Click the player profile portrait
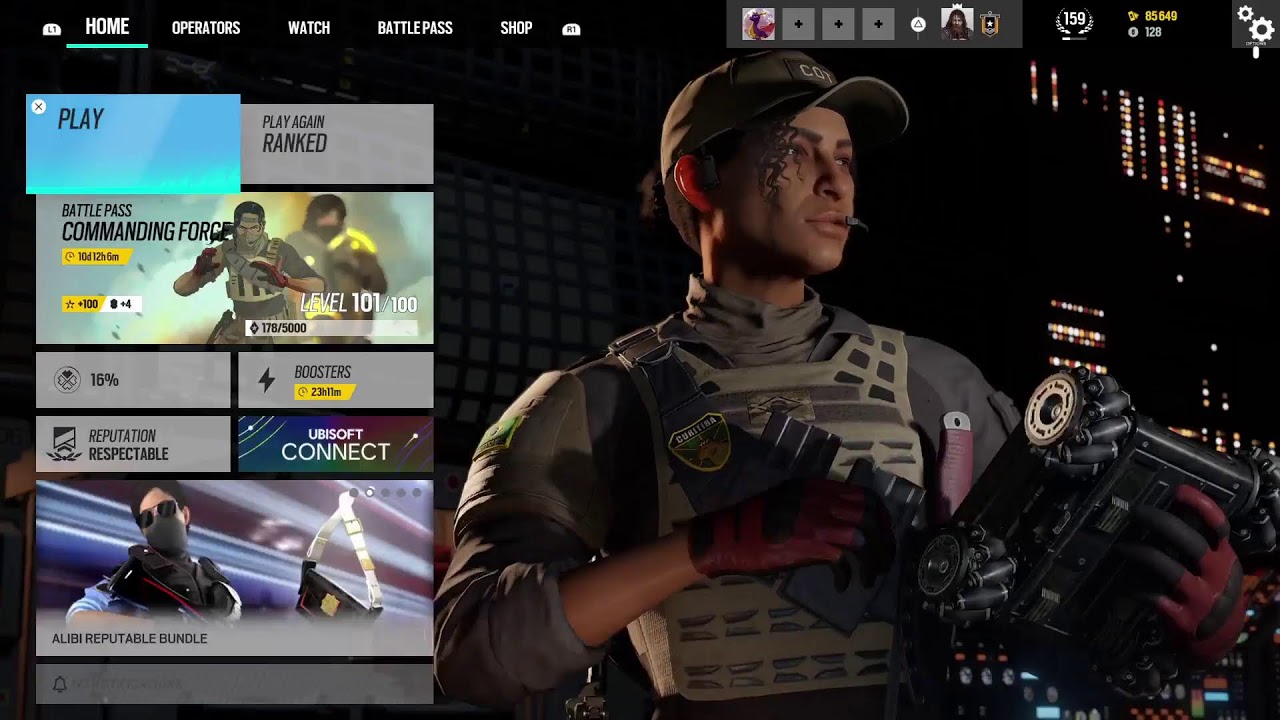This screenshot has height=720, width=1280. [957, 24]
